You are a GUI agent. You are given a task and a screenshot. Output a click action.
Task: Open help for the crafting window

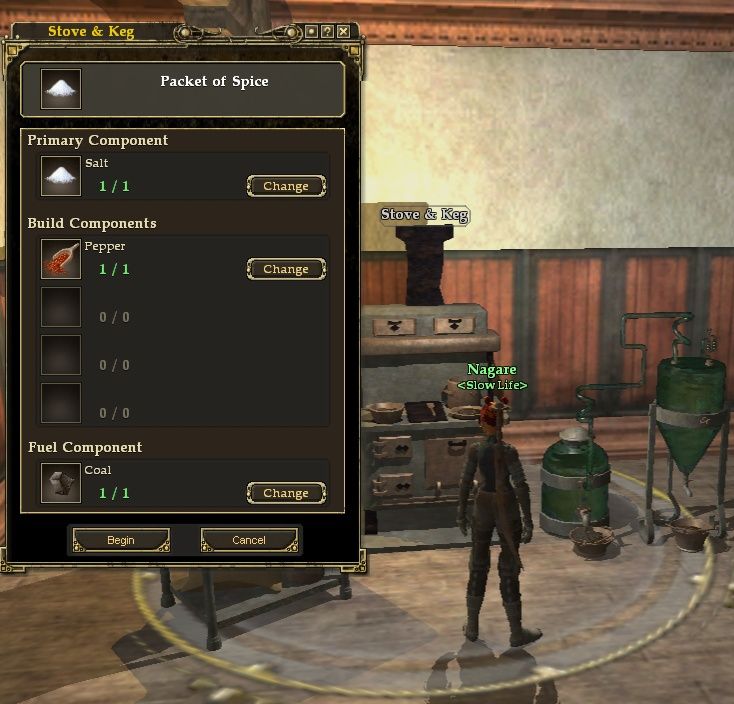click(327, 32)
